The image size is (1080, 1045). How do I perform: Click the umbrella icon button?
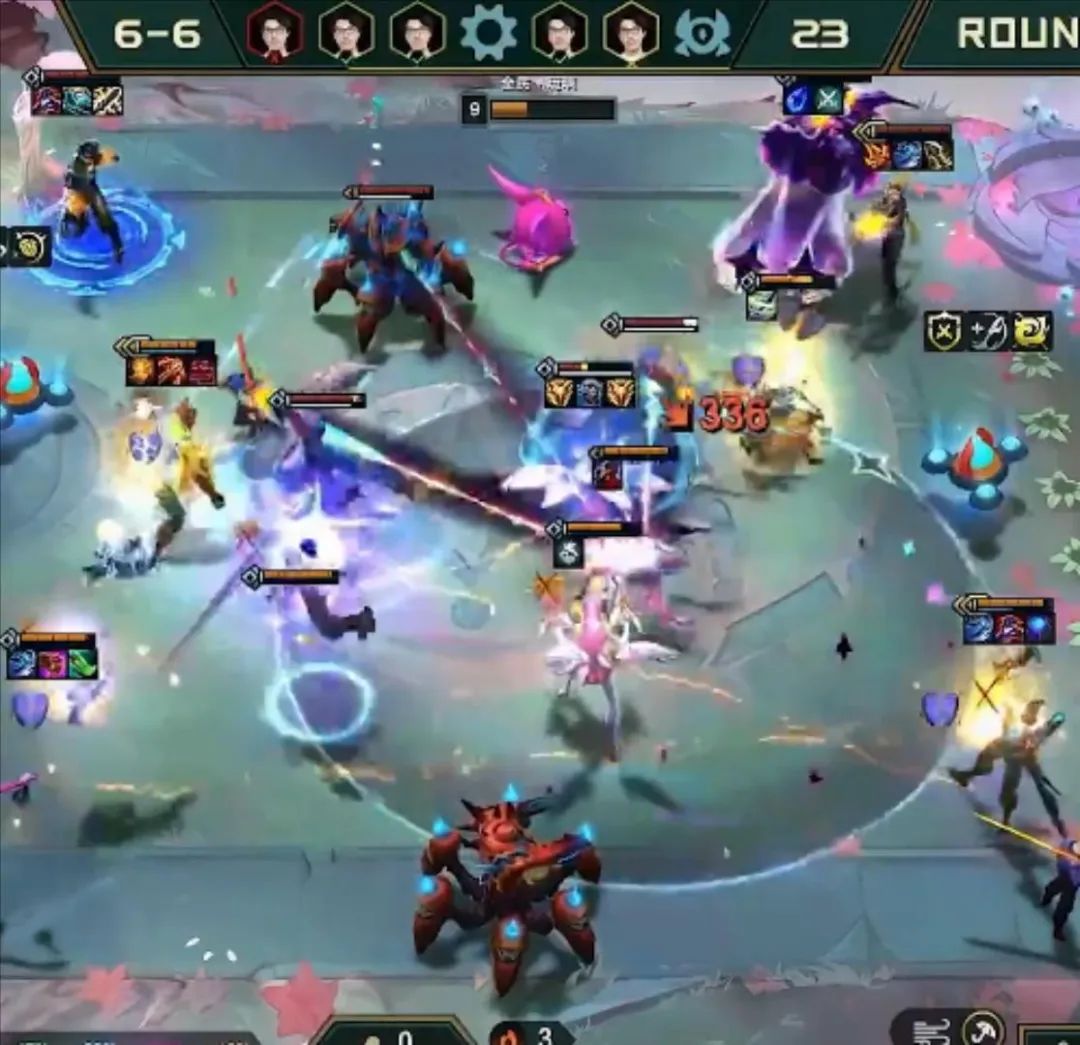983,1029
